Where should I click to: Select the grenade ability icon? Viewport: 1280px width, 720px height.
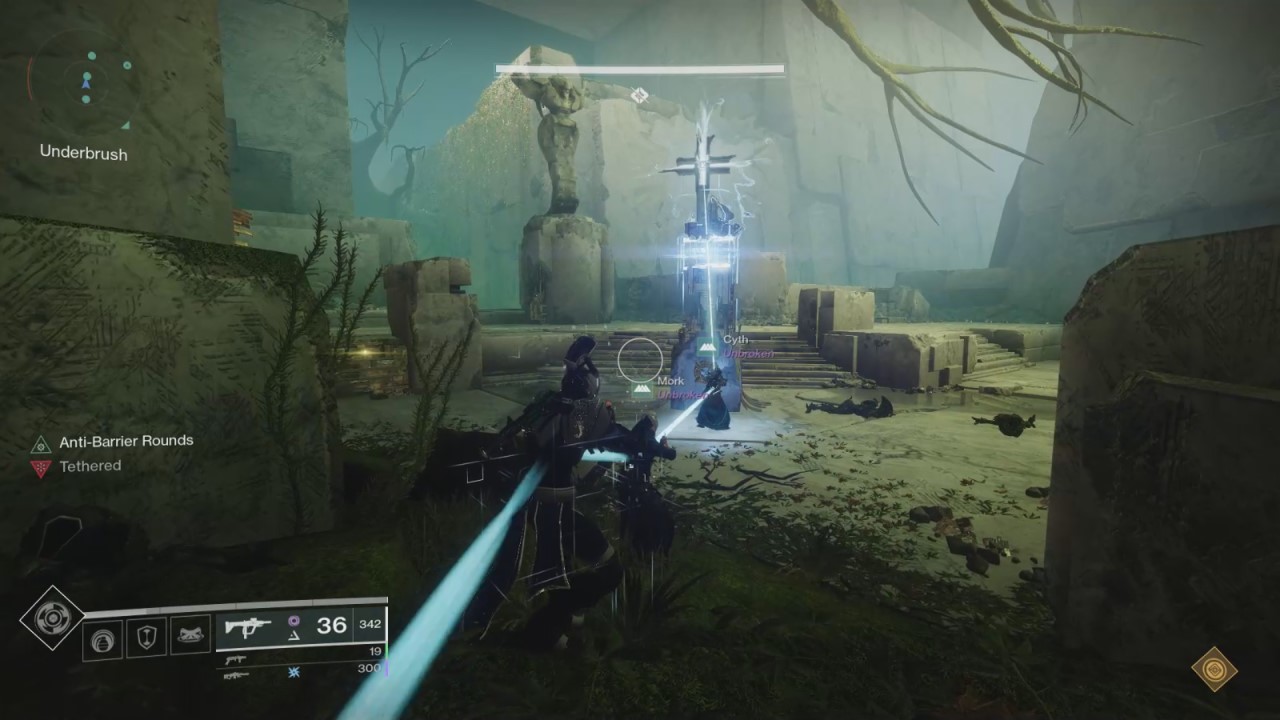(102, 639)
